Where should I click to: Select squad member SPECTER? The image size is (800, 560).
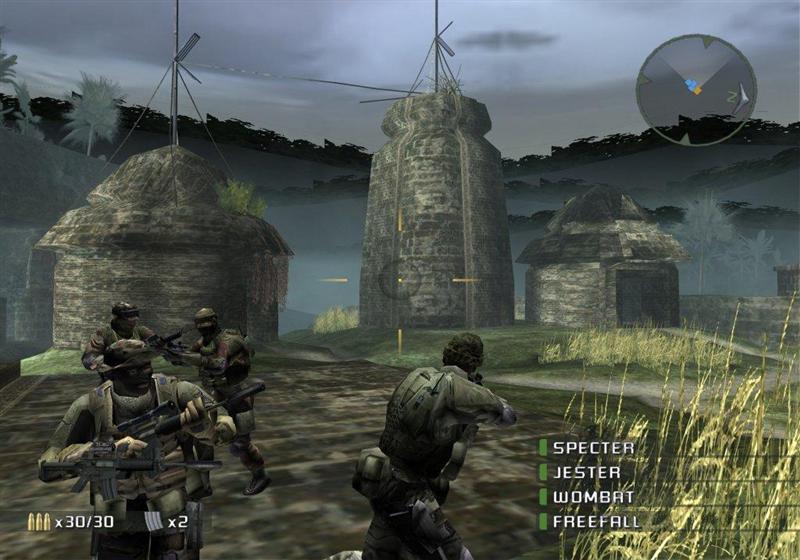593,448
